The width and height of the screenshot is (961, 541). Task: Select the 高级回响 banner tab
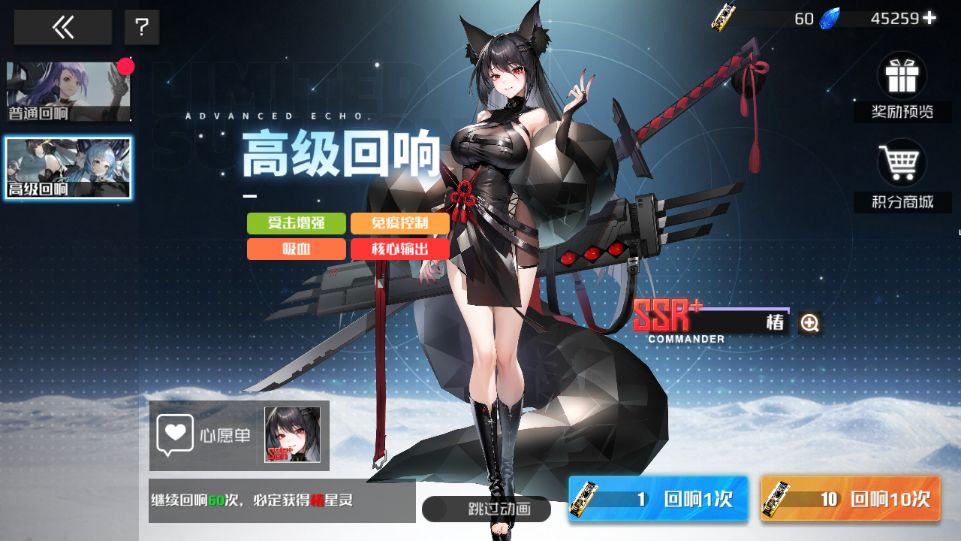(68, 167)
